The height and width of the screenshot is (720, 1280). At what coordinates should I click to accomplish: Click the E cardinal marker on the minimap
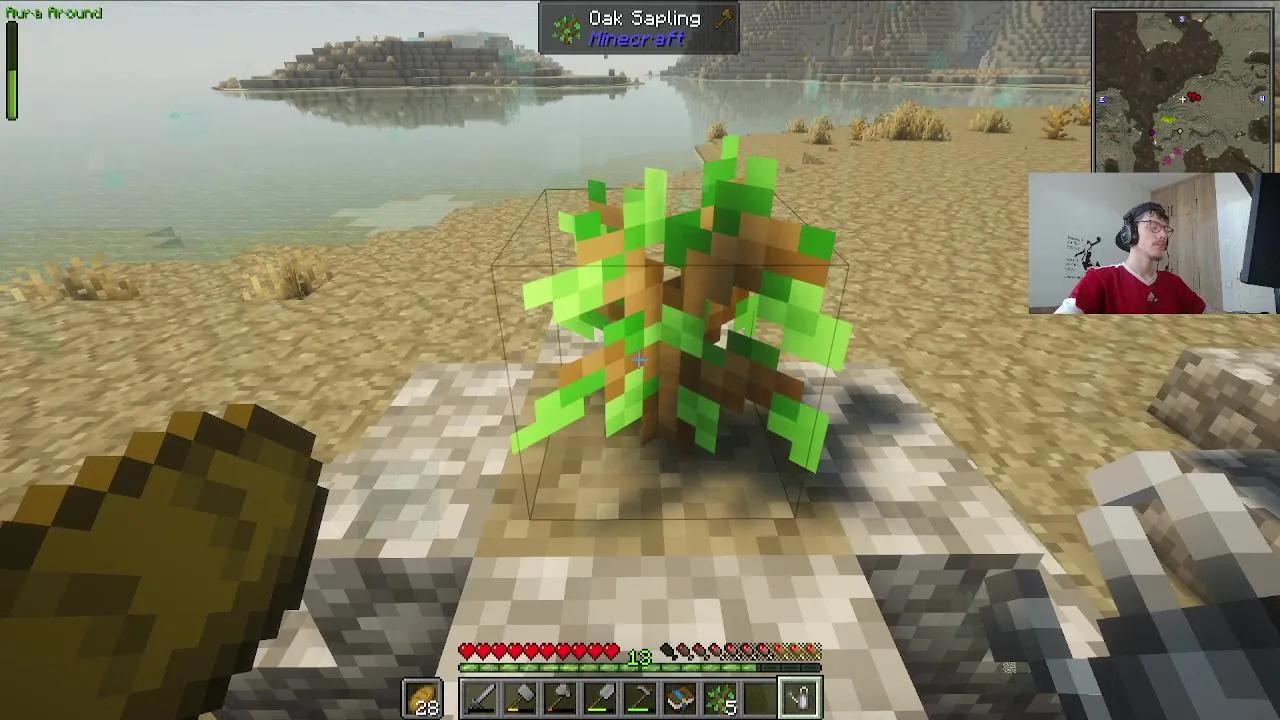point(1103,99)
